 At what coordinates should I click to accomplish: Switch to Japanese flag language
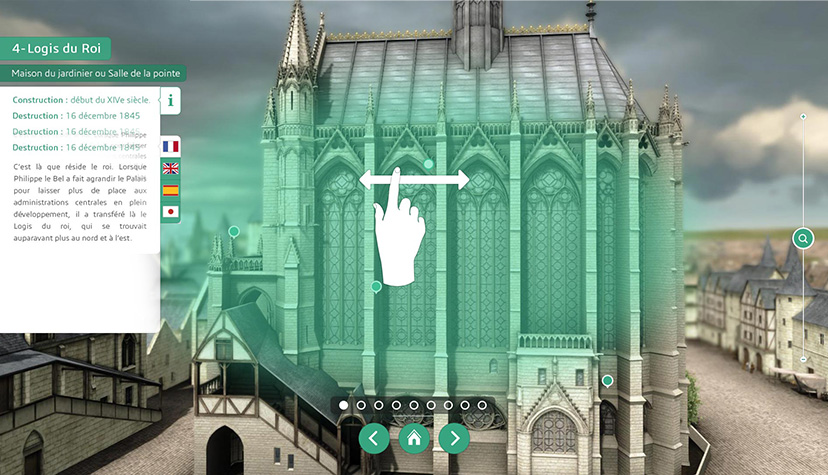coord(170,212)
